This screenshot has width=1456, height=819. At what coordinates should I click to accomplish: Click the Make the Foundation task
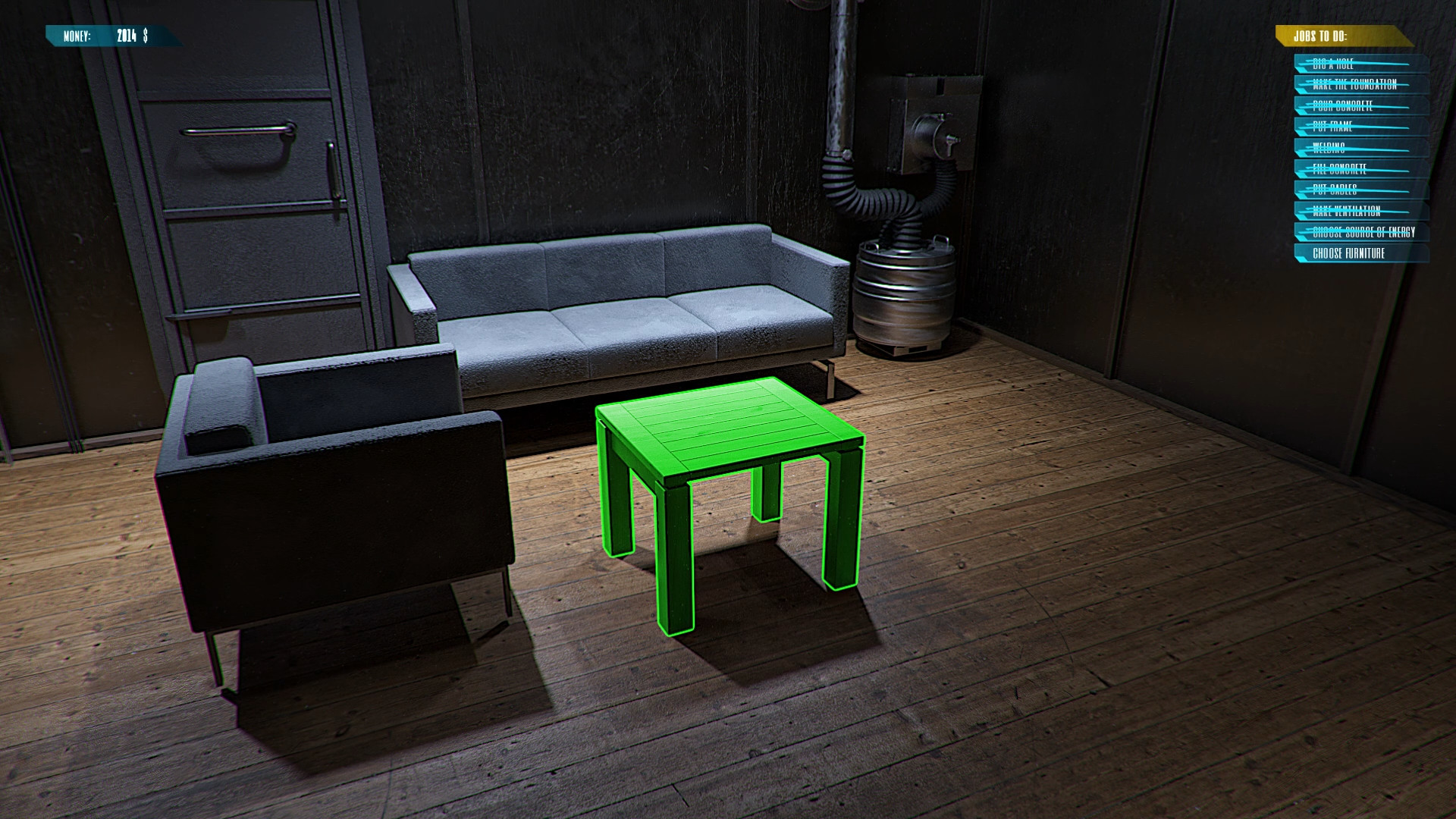tap(1357, 83)
